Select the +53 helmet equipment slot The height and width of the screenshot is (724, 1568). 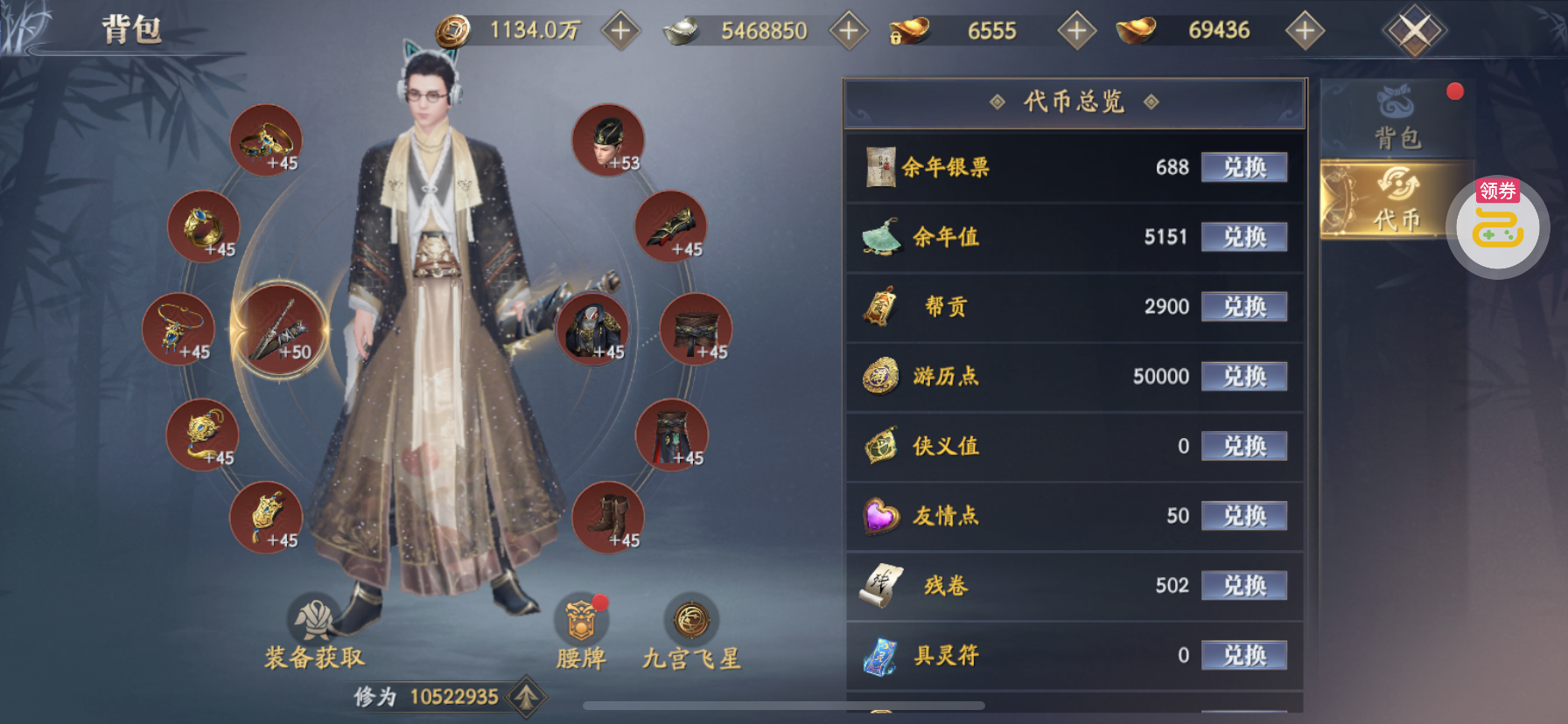(608, 140)
